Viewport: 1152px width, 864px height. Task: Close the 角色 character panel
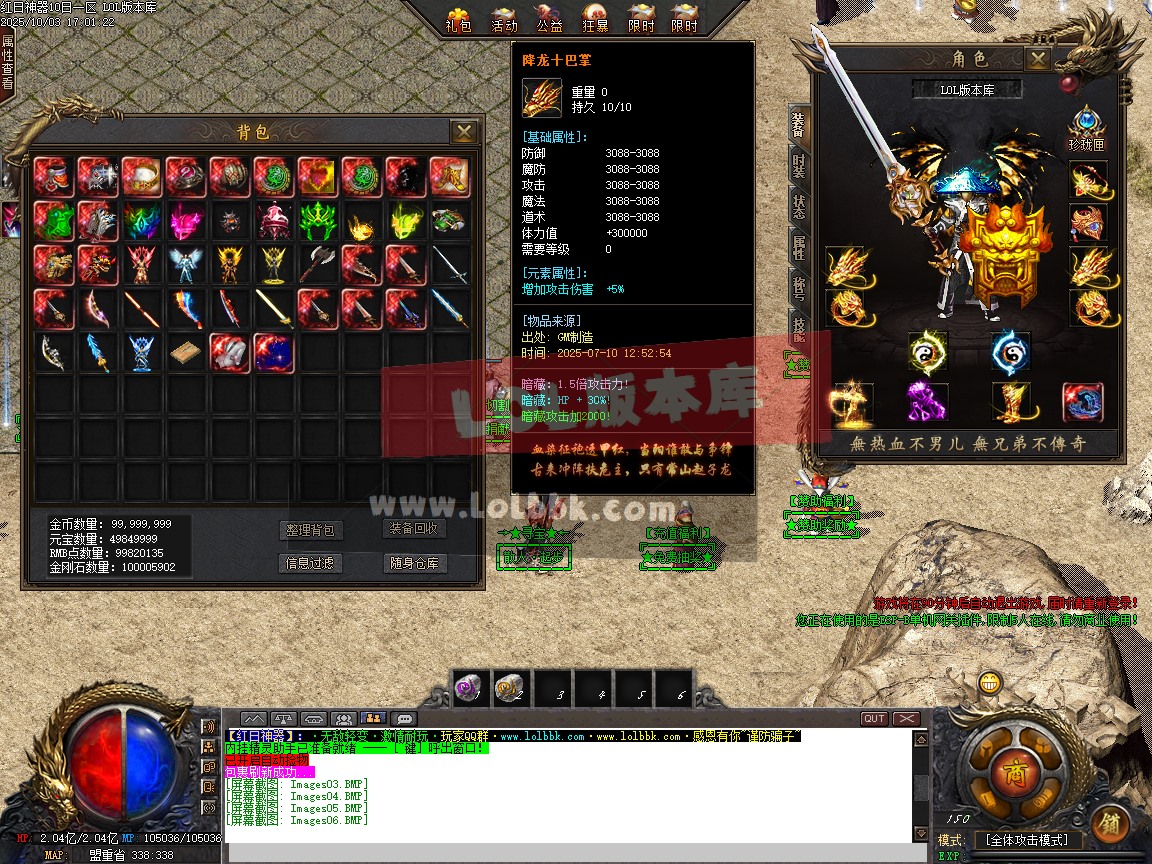1039,59
